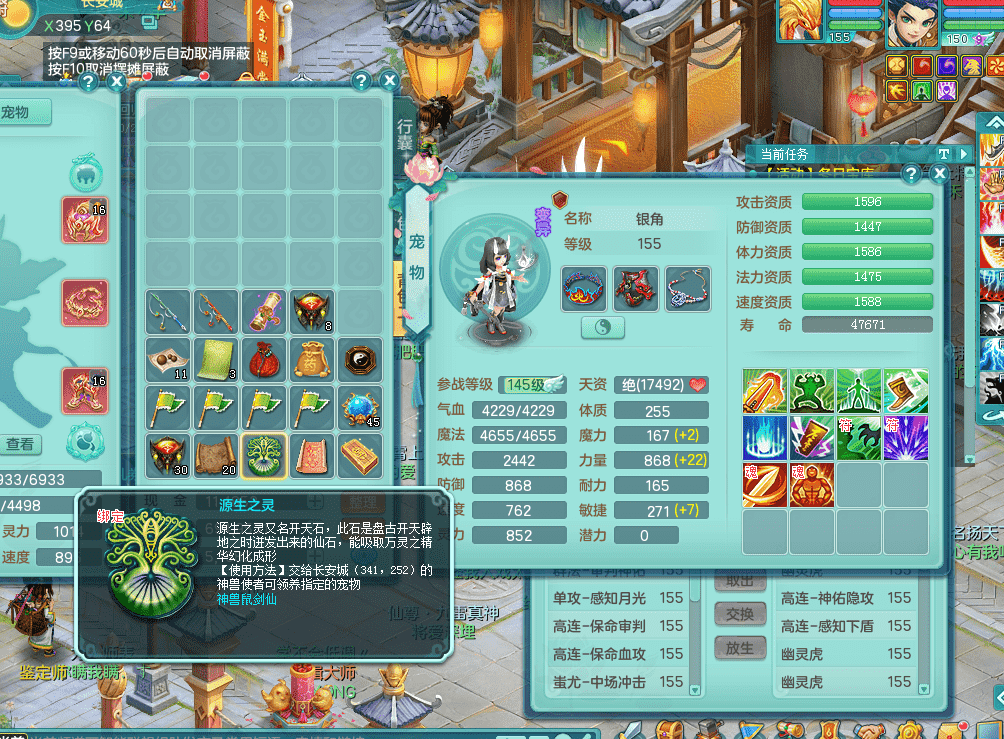Viewport: 1004px width, 739px height.
Task: Close the pet details panel
Action: (x=939, y=173)
